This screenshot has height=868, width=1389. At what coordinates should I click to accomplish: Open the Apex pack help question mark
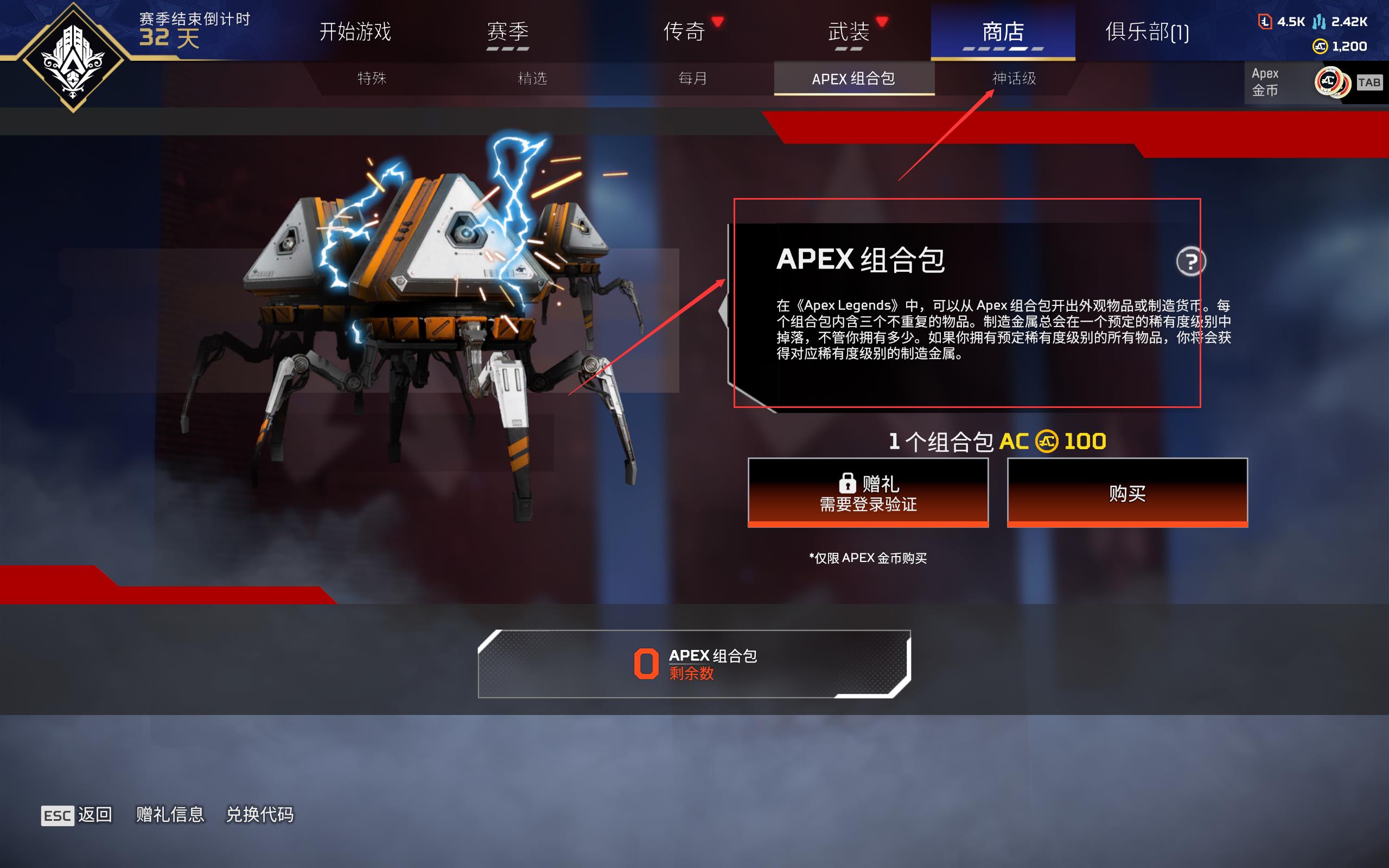click(1192, 260)
